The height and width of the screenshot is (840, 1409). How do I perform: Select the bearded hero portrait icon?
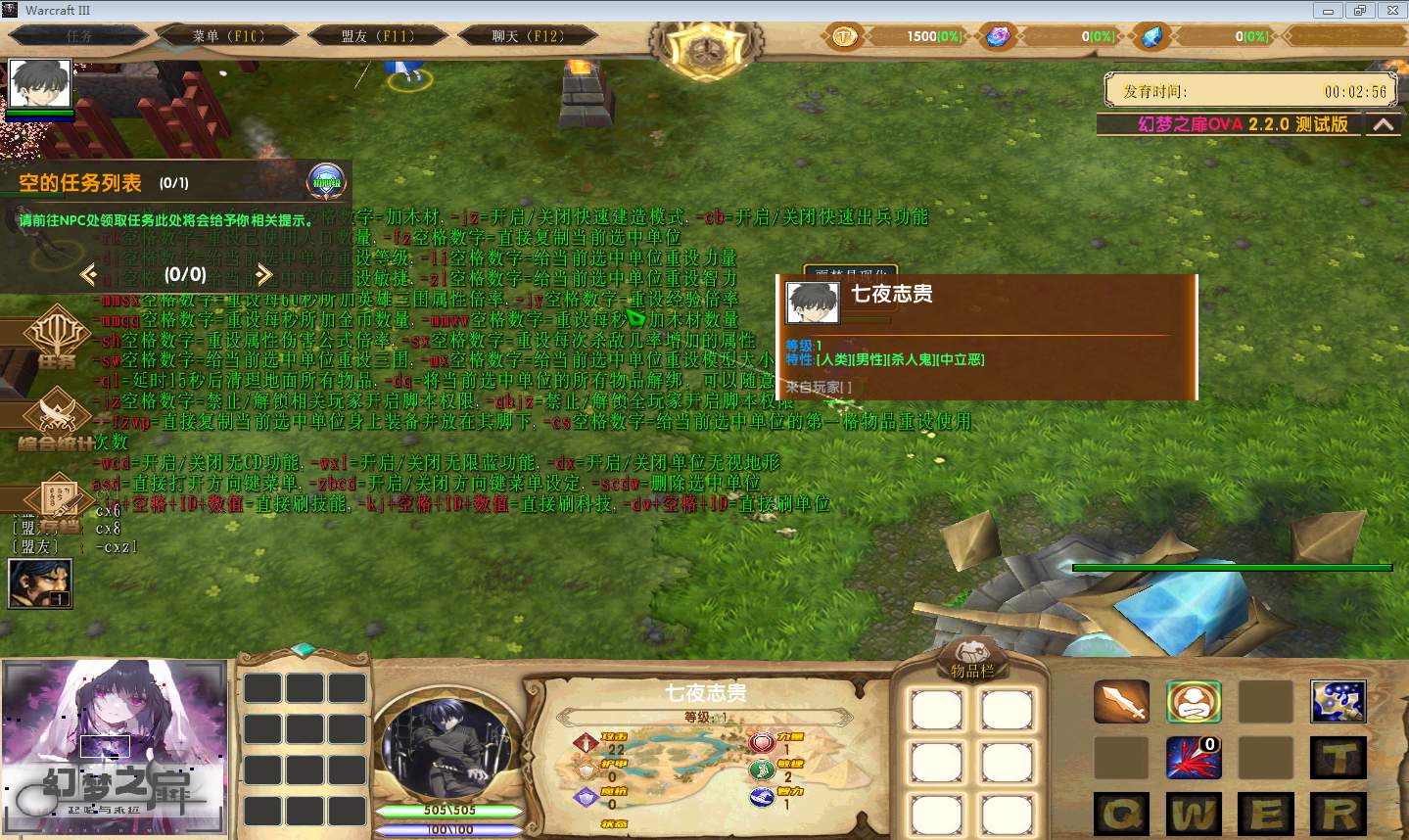(40, 583)
